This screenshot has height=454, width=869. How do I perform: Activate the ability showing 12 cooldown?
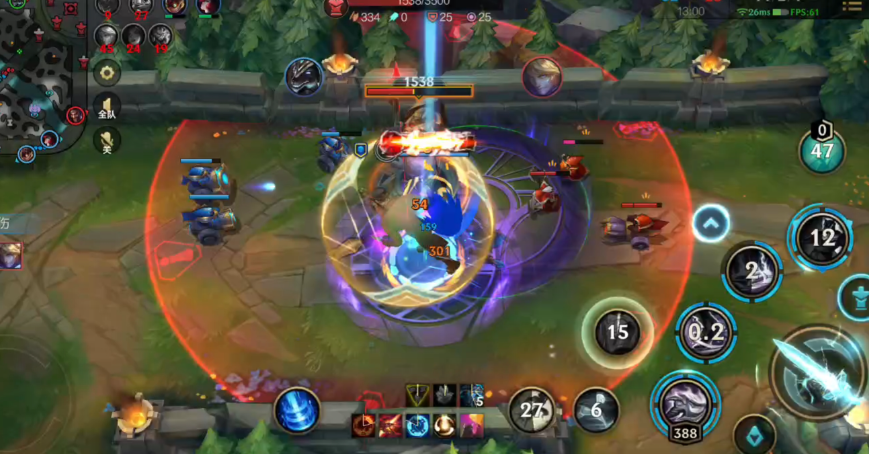tap(821, 238)
